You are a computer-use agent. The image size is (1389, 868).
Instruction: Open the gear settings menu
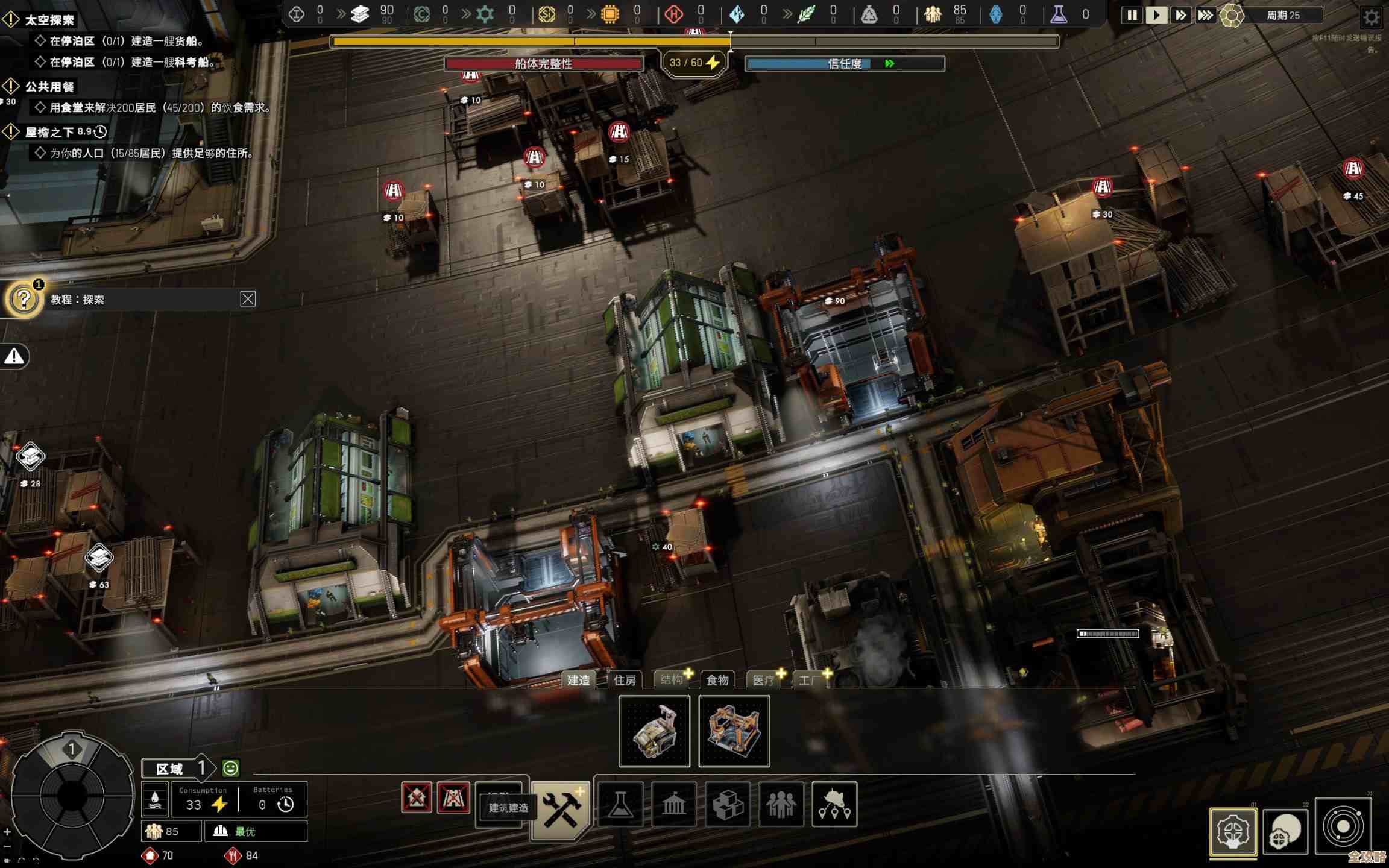coord(1371,17)
